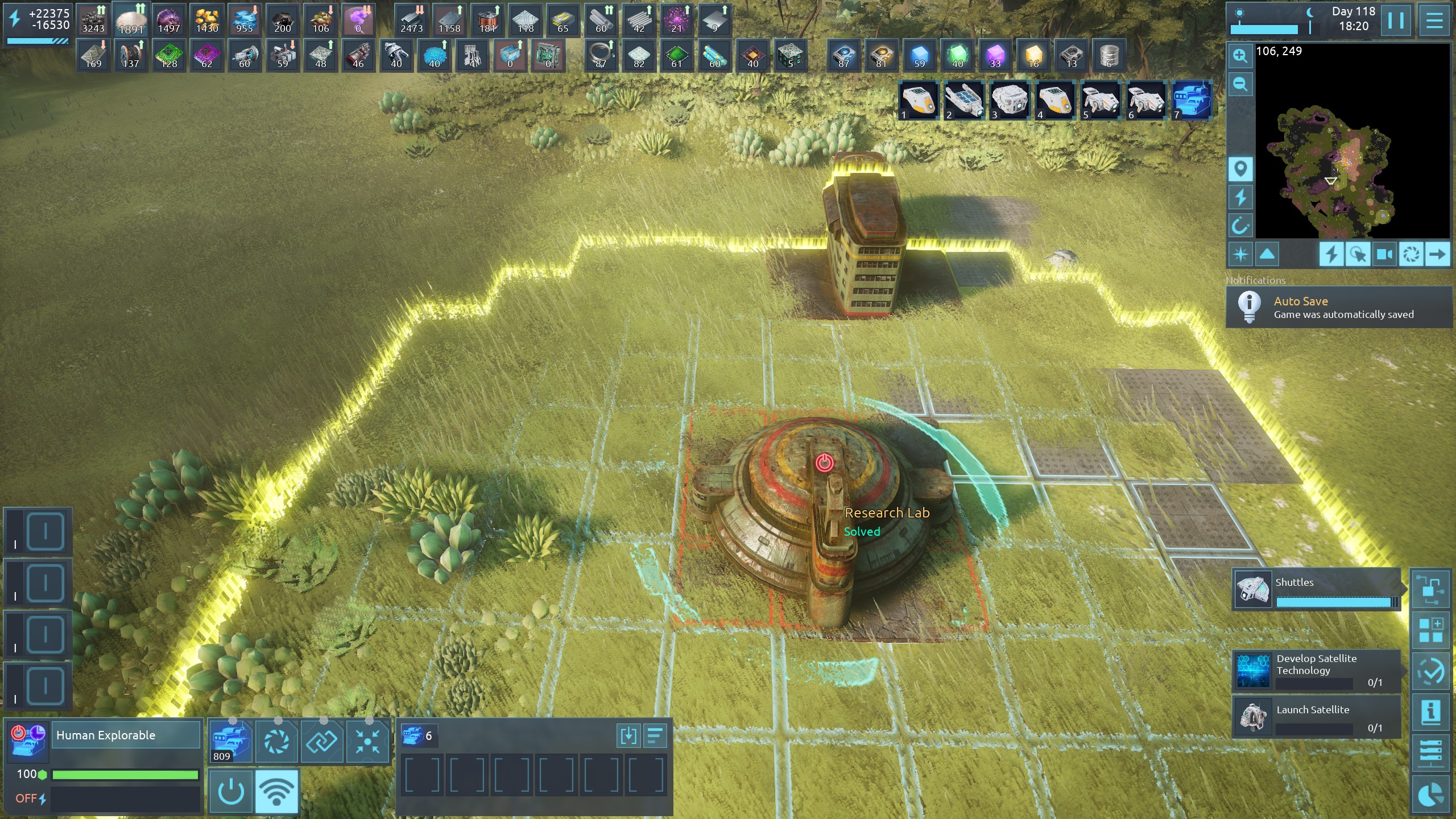
Task: Click the Human Explorable name field
Action: [x=126, y=735]
